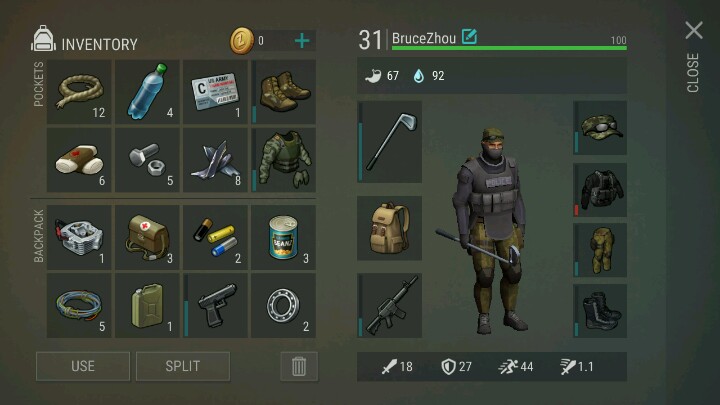This screenshot has width=720, height=405.
Task: Click the USE button
Action: [83, 366]
